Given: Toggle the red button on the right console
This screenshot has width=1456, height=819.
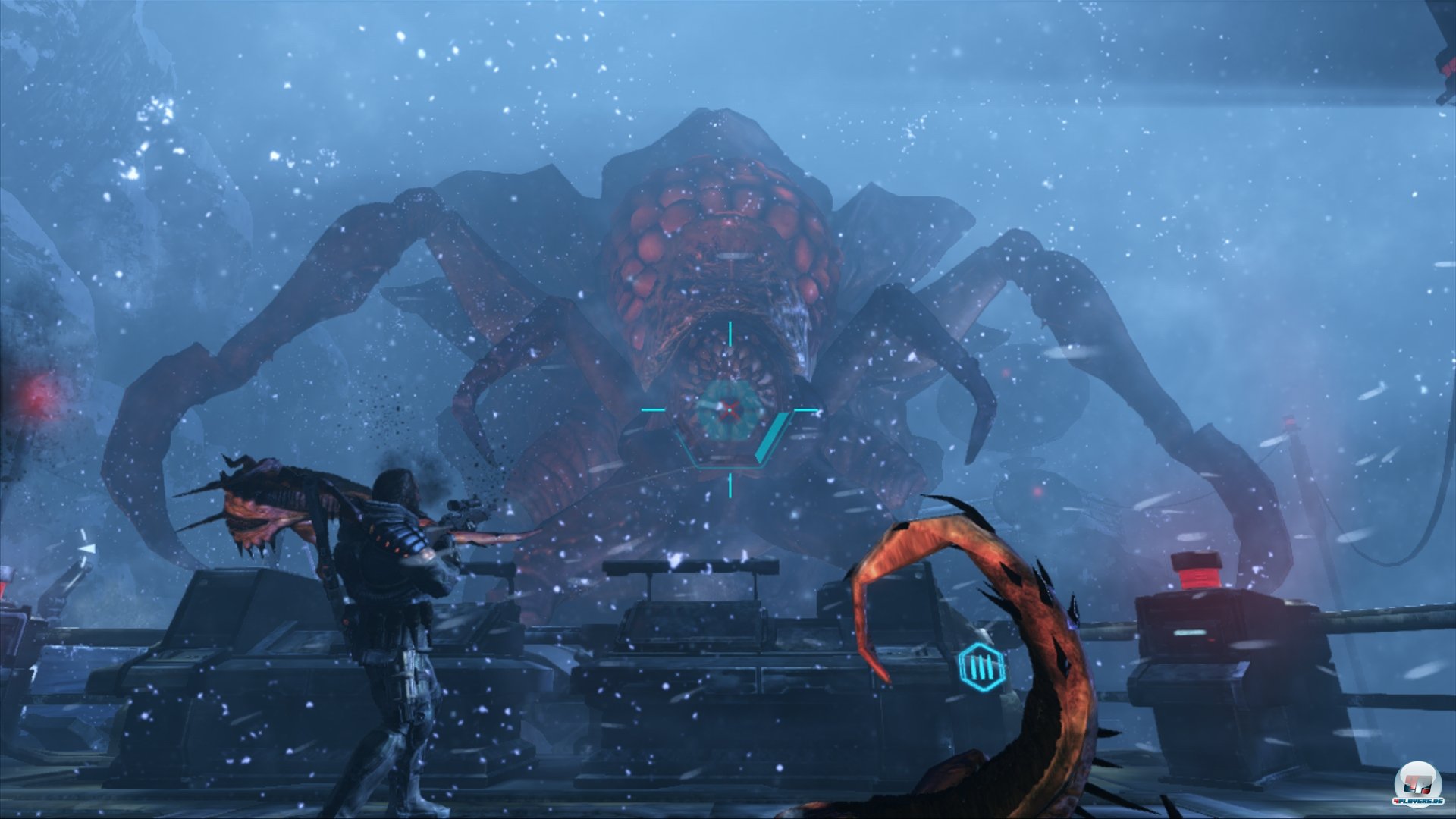Looking at the screenshot, I should coord(1198,573).
